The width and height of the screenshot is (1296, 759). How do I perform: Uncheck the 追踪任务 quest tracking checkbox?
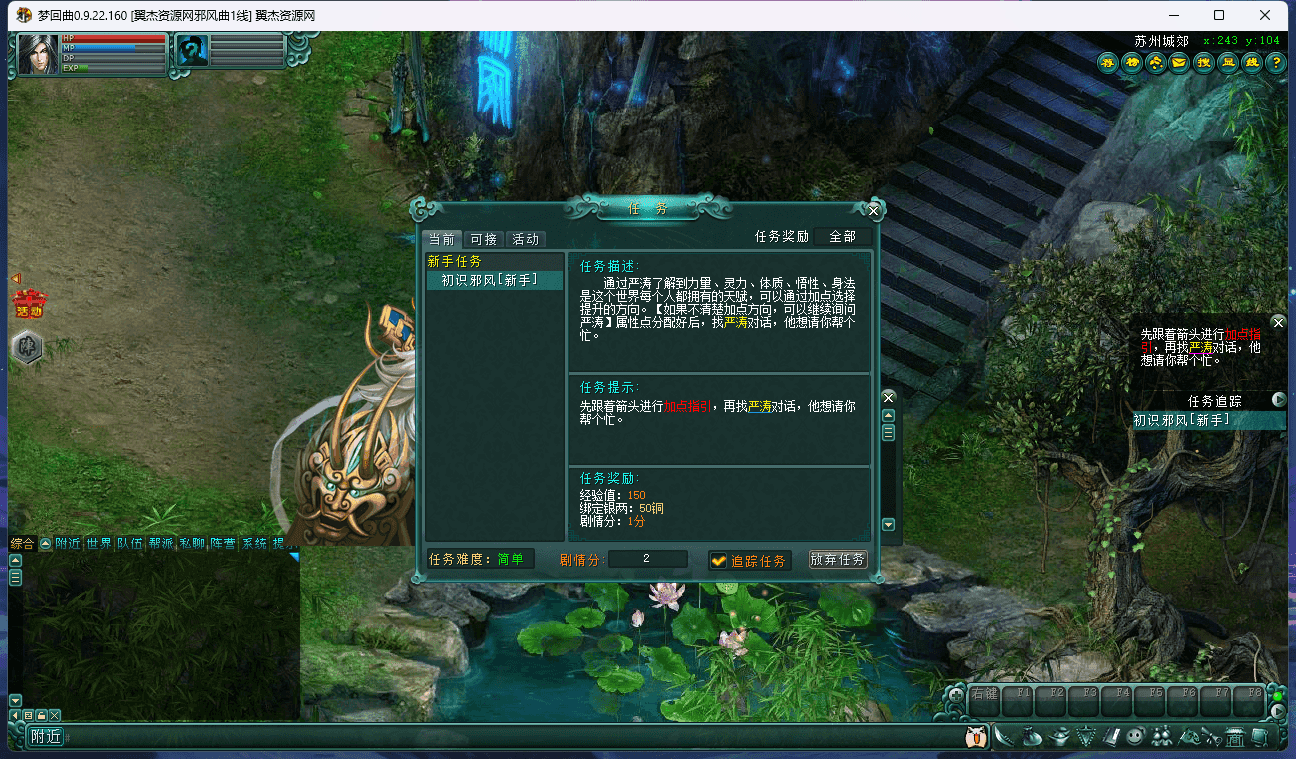point(720,560)
